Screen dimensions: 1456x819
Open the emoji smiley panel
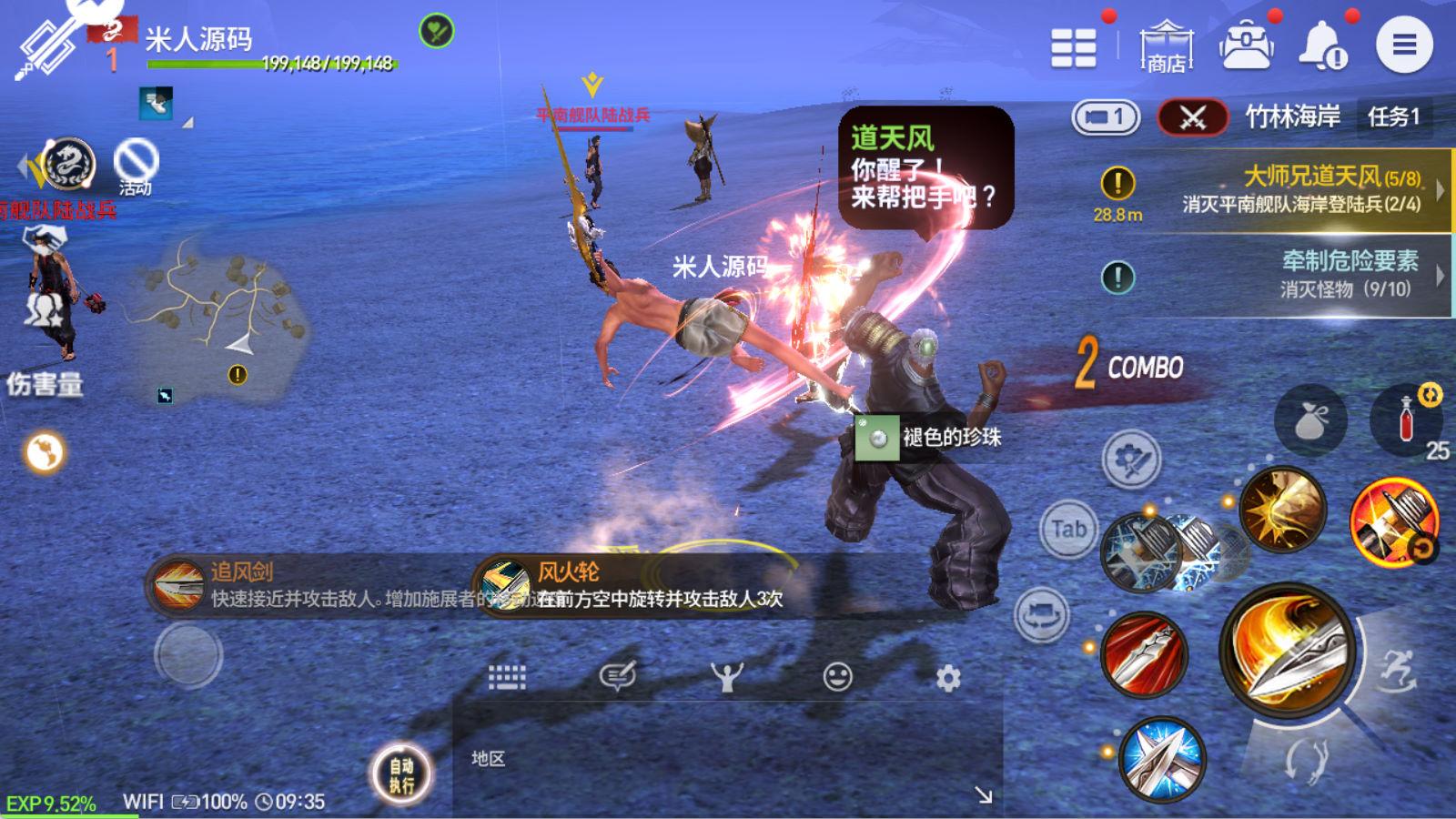[x=837, y=677]
